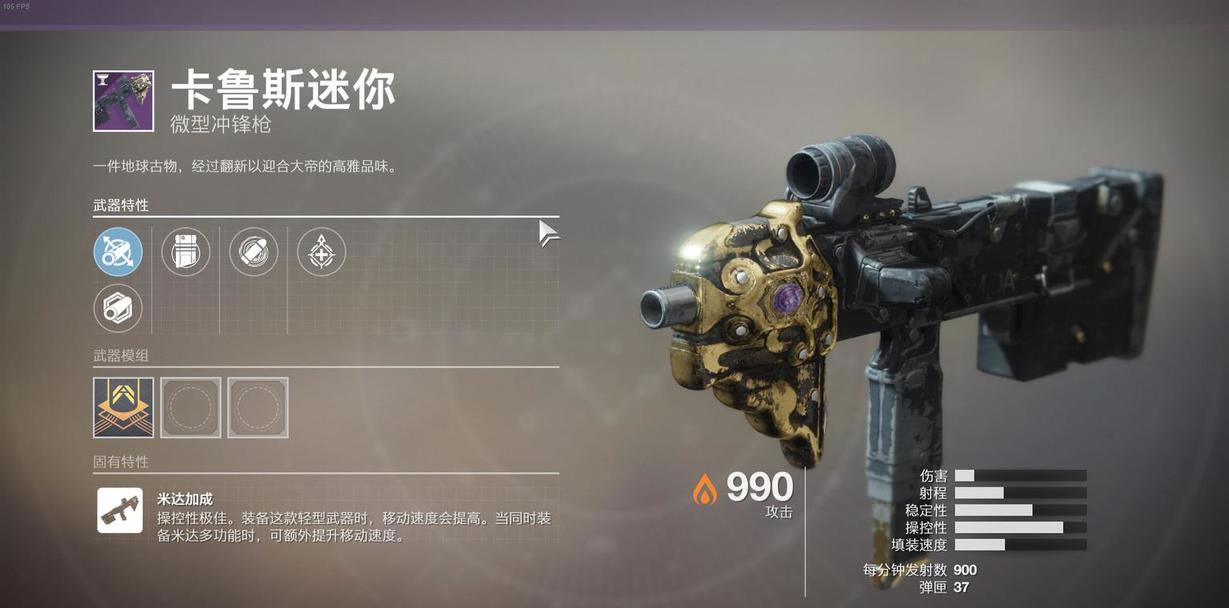Choose the hexagon-framed barrel perk
This screenshot has height=608, width=1229.
click(x=118, y=308)
